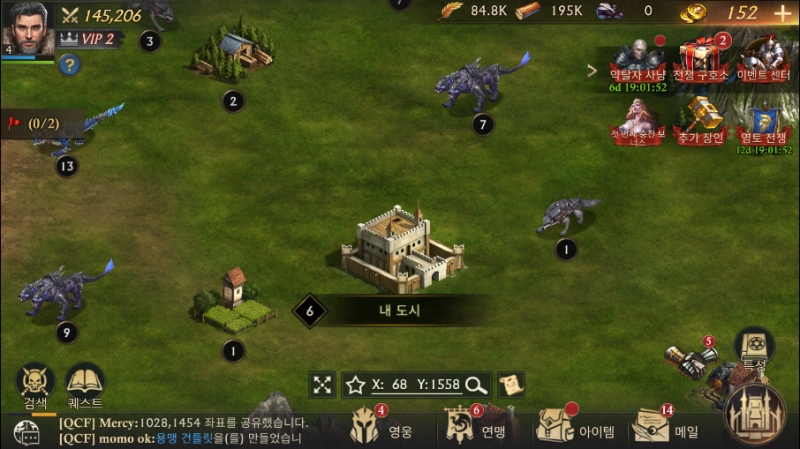Open the 전쟁 구호소 gift box

coord(697,60)
